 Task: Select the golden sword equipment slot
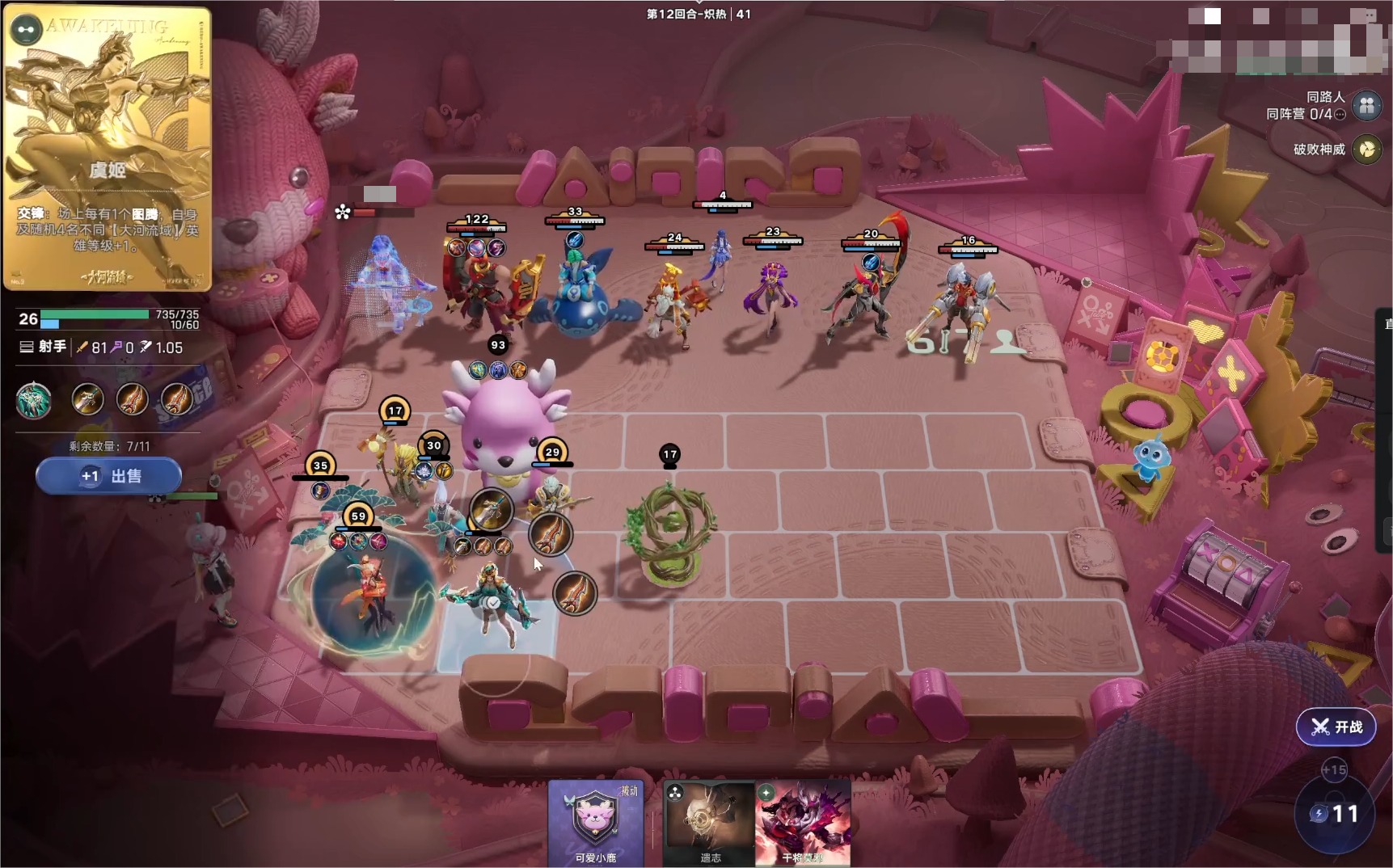click(87, 399)
